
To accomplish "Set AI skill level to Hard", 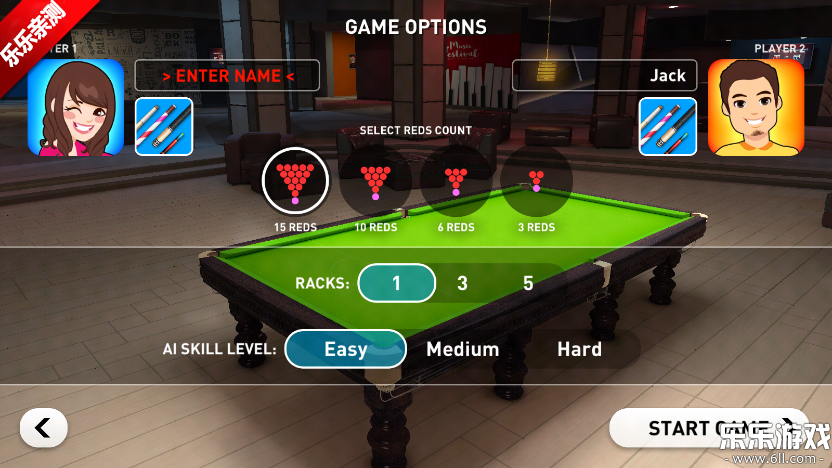I will coord(579,349).
